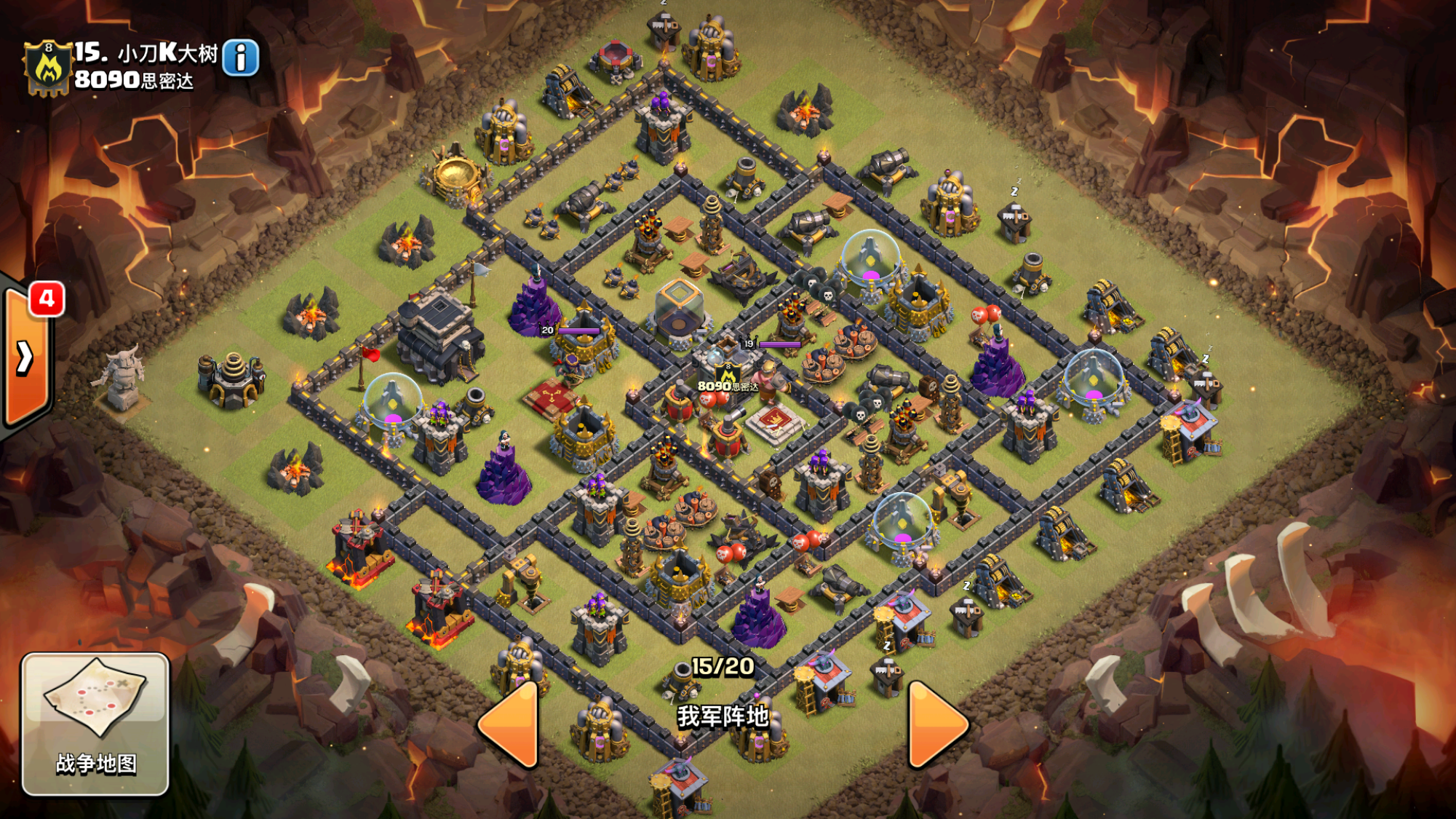The width and height of the screenshot is (1456, 819).
Task: Go to next base with right arrow
Action: tap(936, 724)
